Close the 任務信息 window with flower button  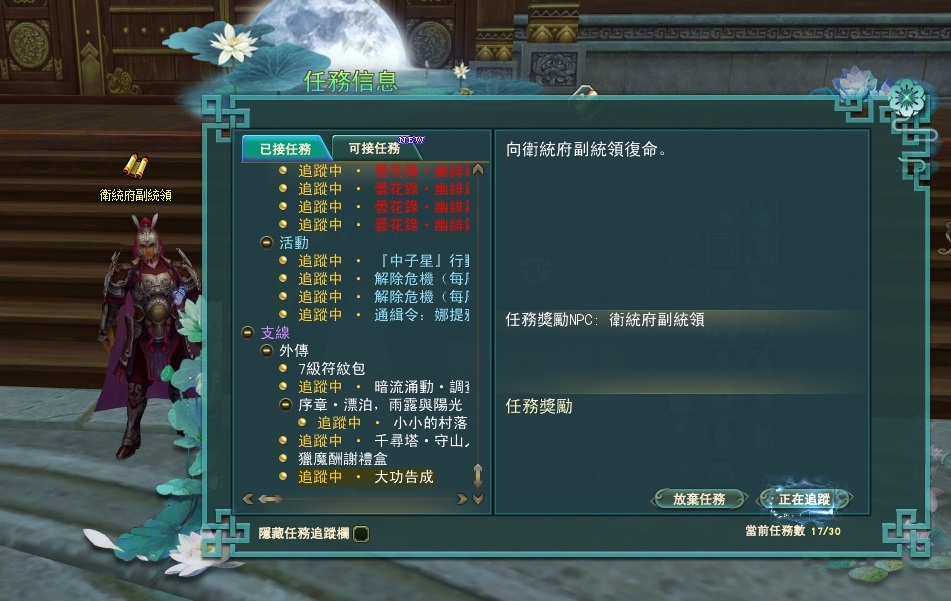907,97
